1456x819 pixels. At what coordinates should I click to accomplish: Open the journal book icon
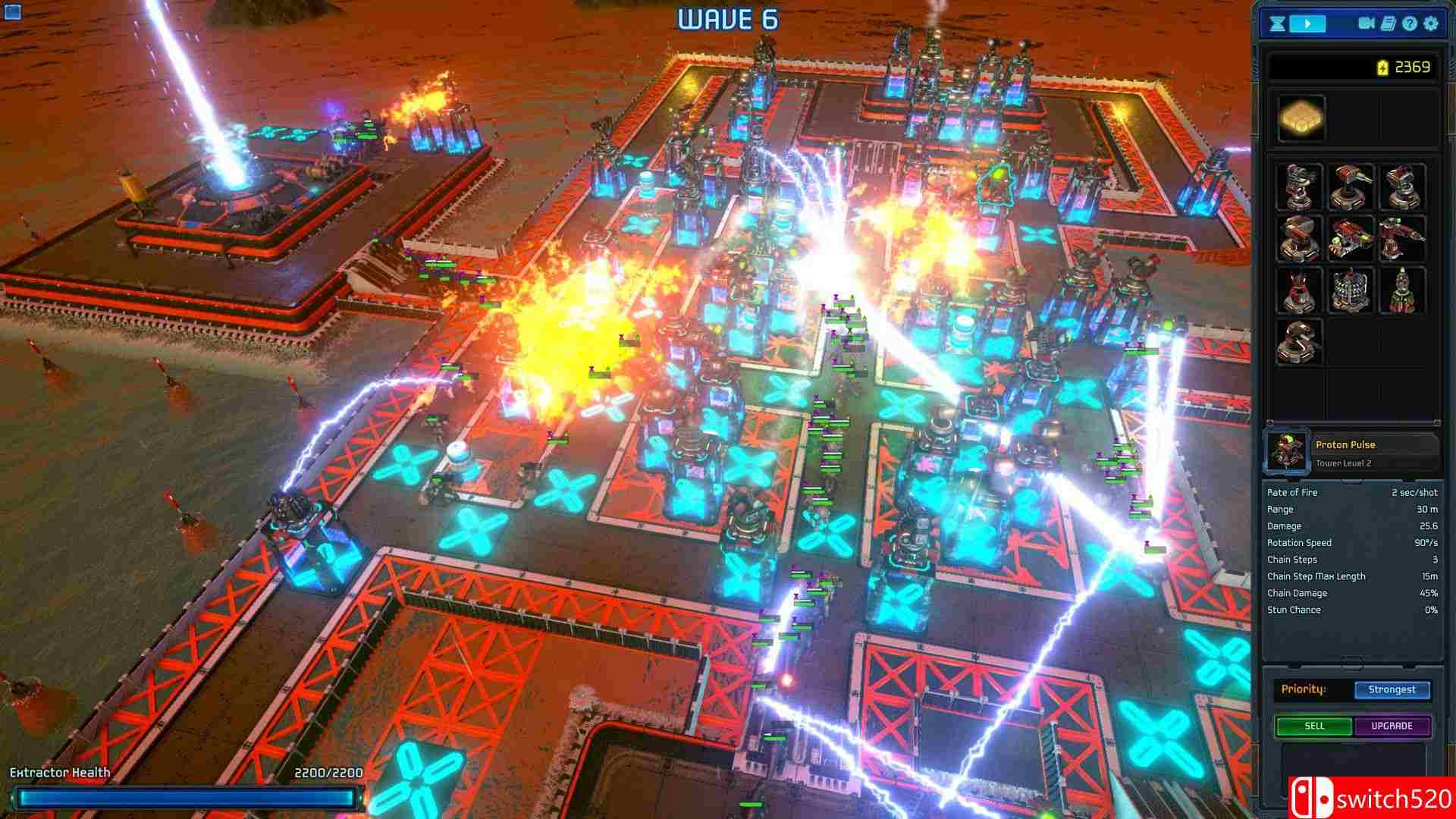1388,24
